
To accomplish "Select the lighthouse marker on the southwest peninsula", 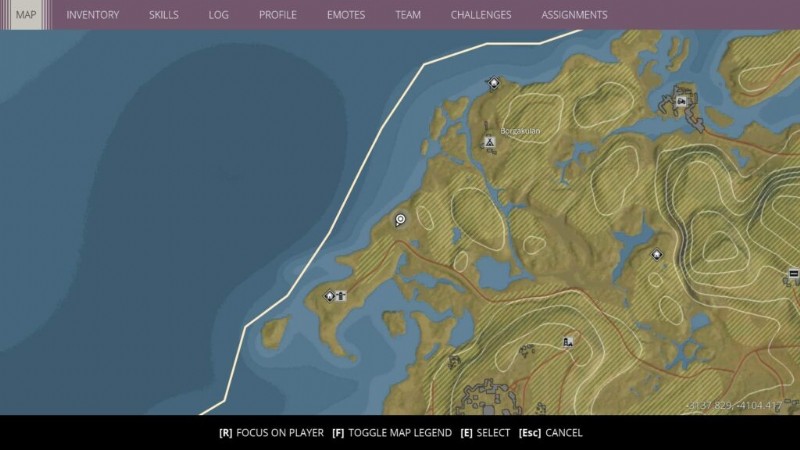I will (x=341, y=295).
